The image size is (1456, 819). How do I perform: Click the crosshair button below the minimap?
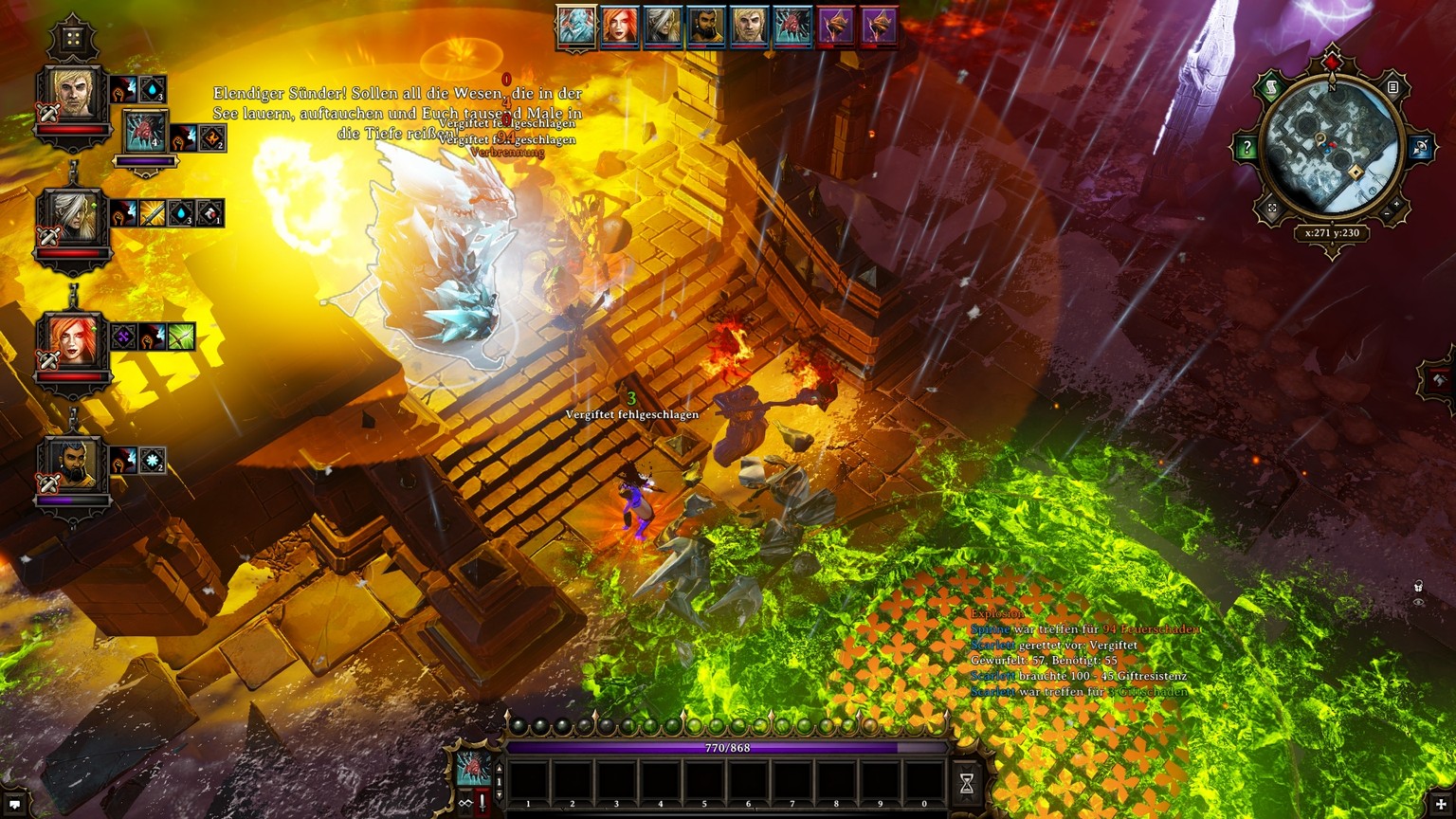1272,209
